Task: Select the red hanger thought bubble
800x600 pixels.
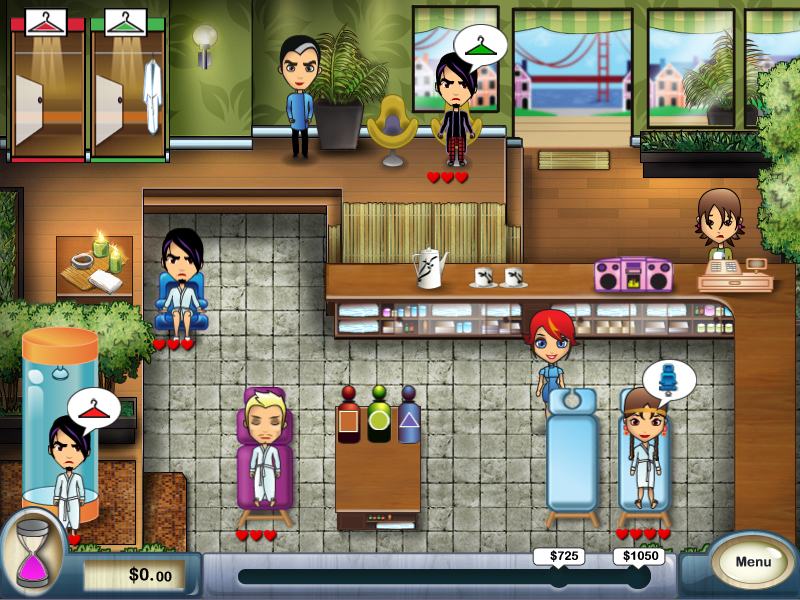Action: 93,407
